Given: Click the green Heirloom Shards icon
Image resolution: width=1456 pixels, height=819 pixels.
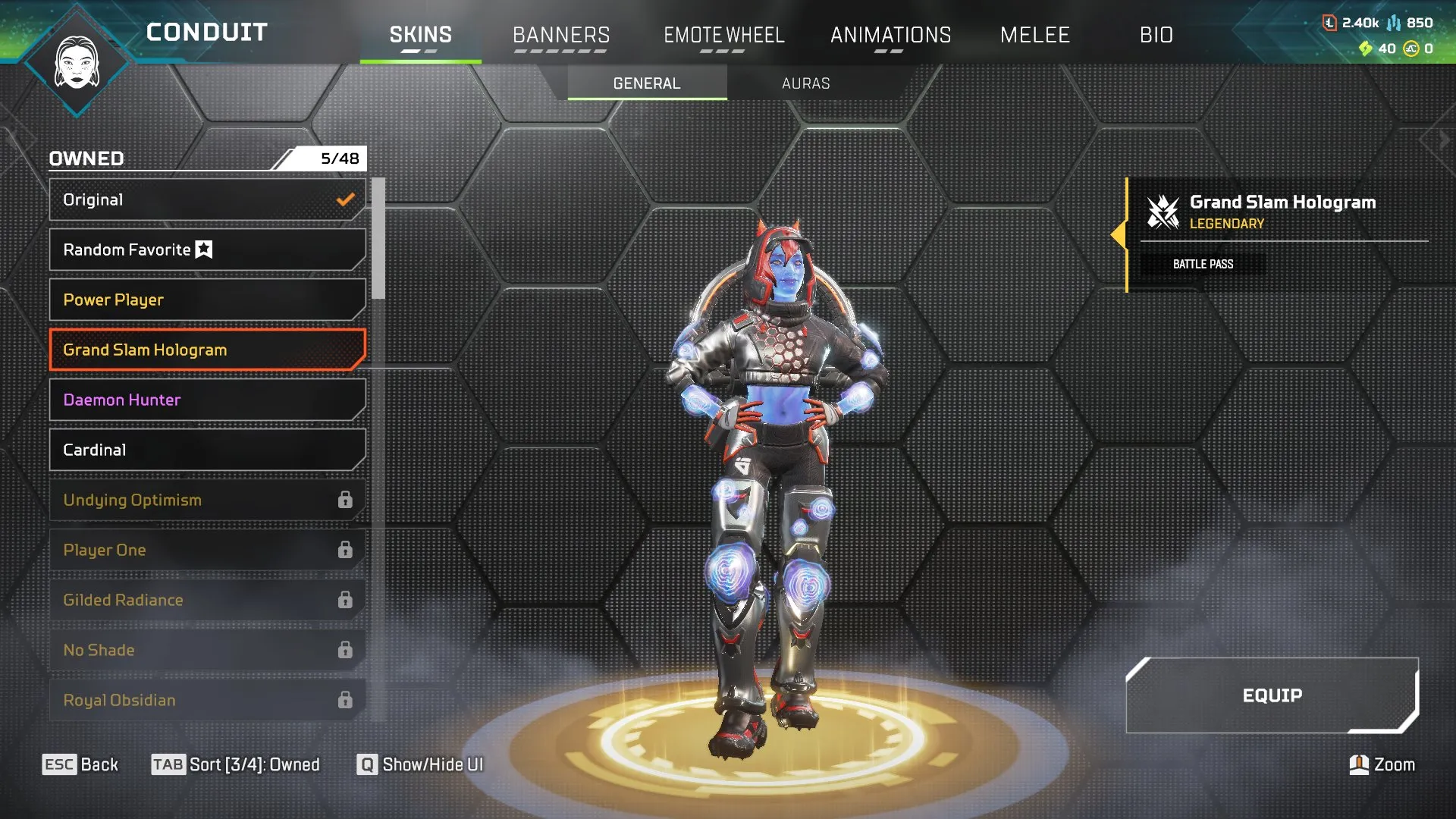Looking at the screenshot, I should point(1367,47).
